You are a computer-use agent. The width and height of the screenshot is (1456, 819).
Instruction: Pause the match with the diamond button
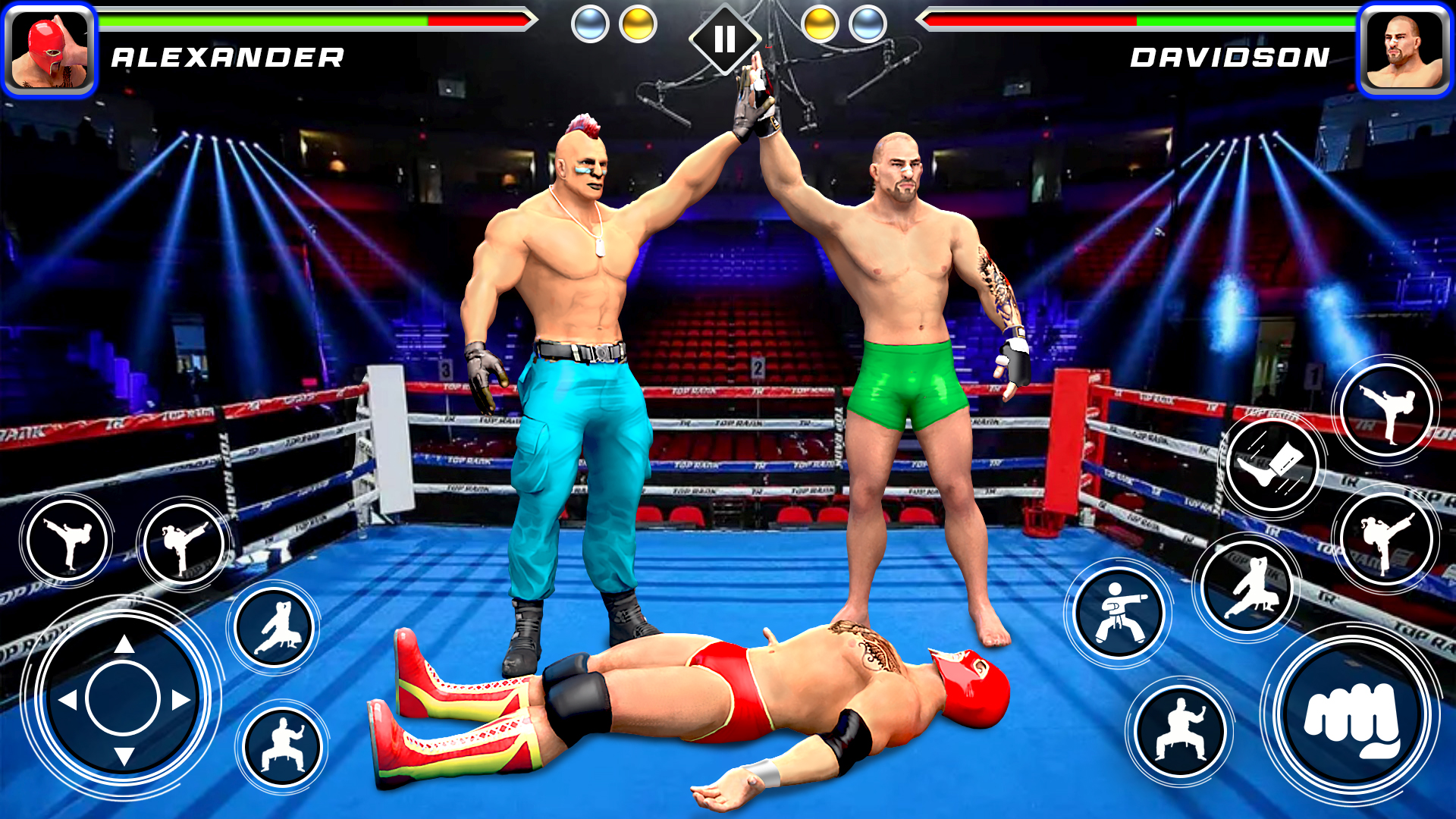724,39
